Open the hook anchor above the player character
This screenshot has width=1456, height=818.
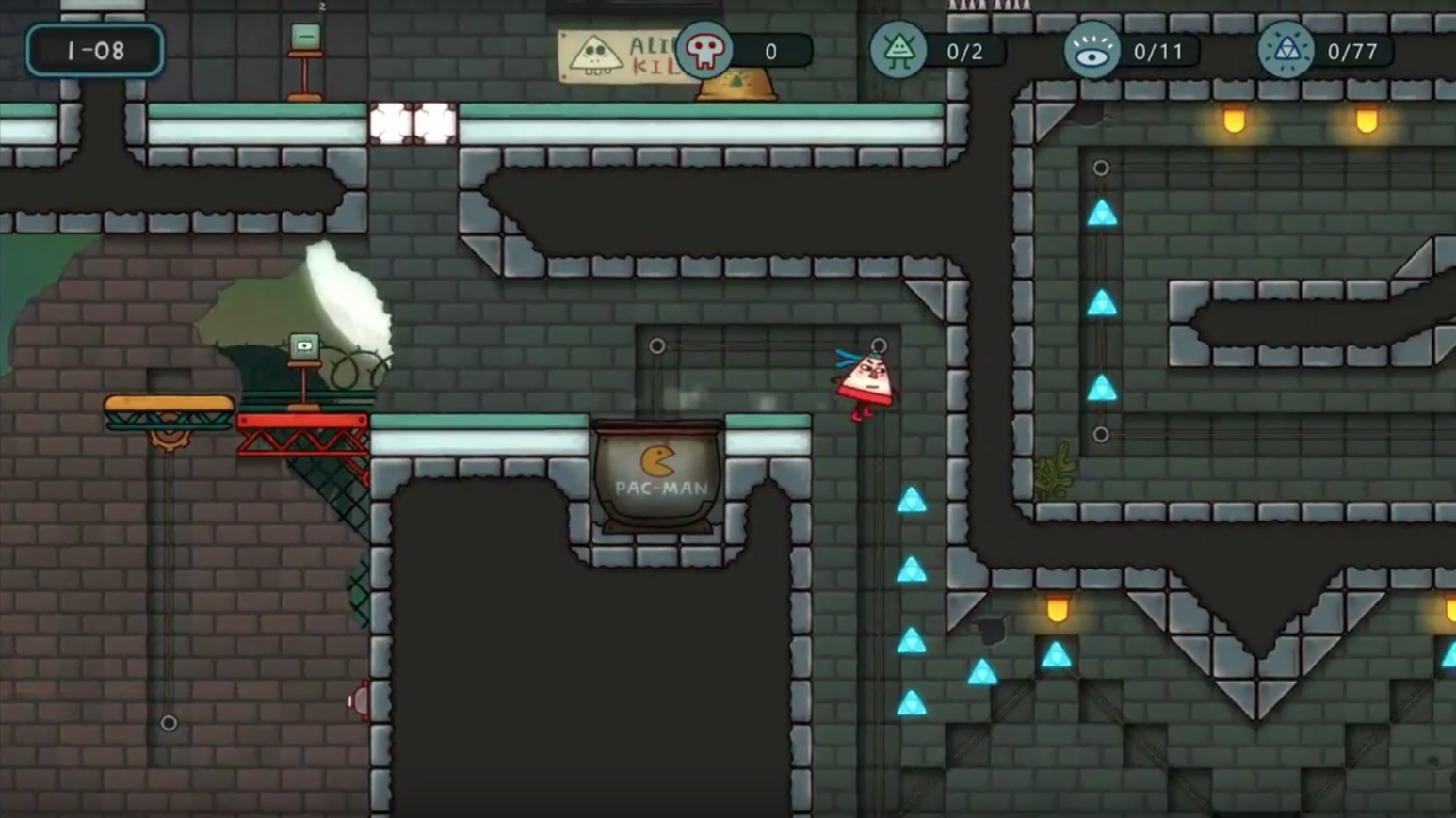878,345
